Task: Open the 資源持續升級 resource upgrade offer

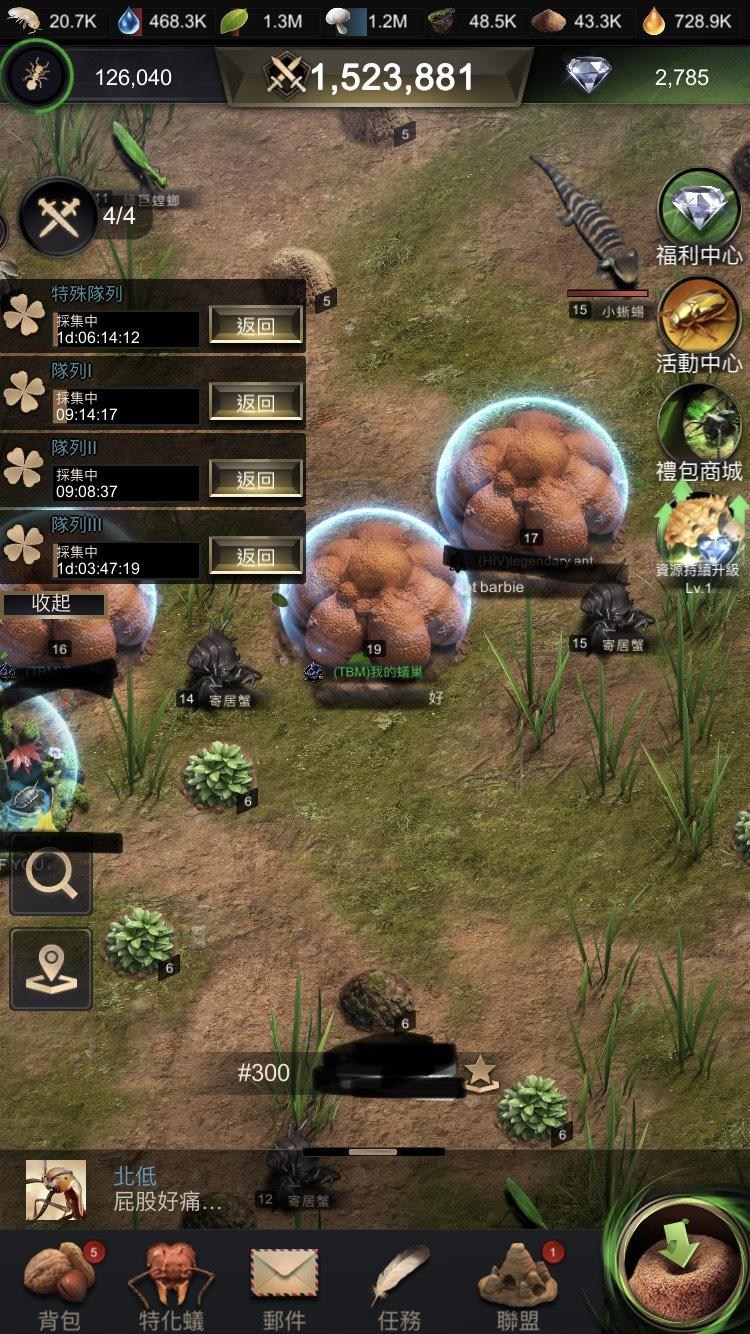Action: pos(699,540)
